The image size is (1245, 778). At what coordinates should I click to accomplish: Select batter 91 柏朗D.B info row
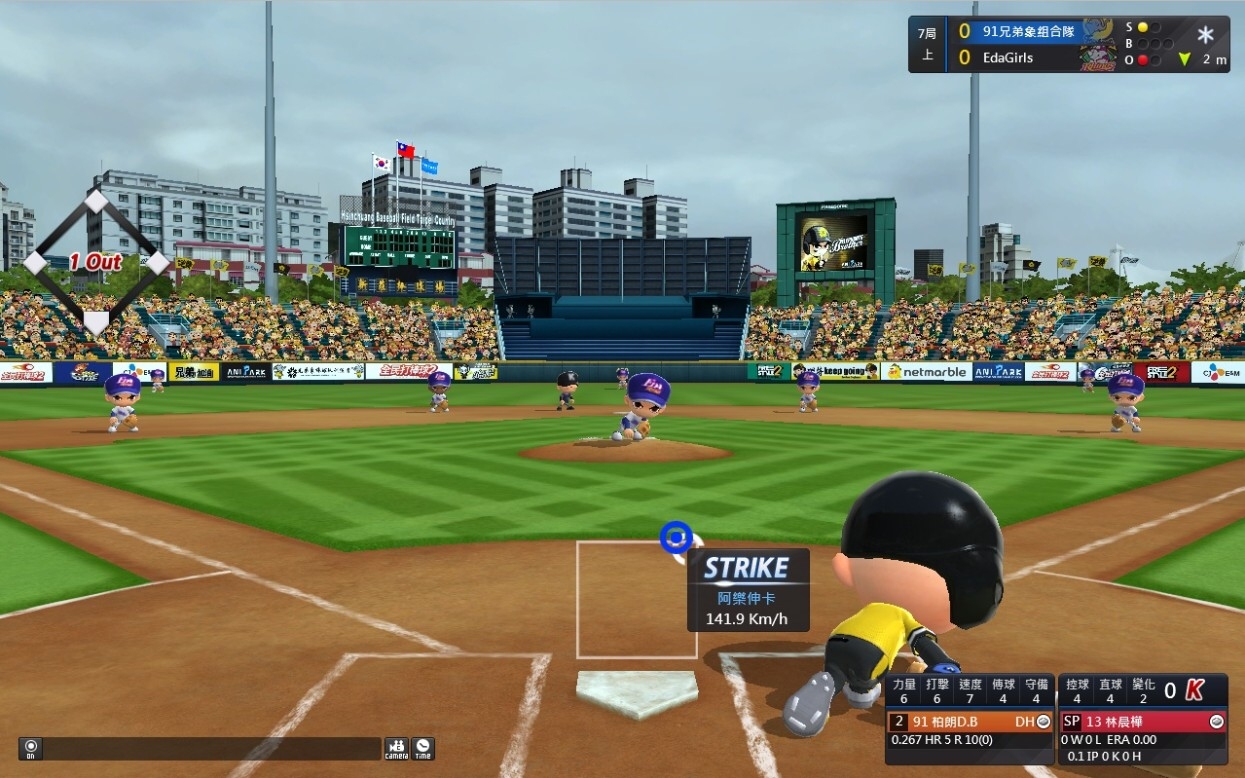point(969,721)
